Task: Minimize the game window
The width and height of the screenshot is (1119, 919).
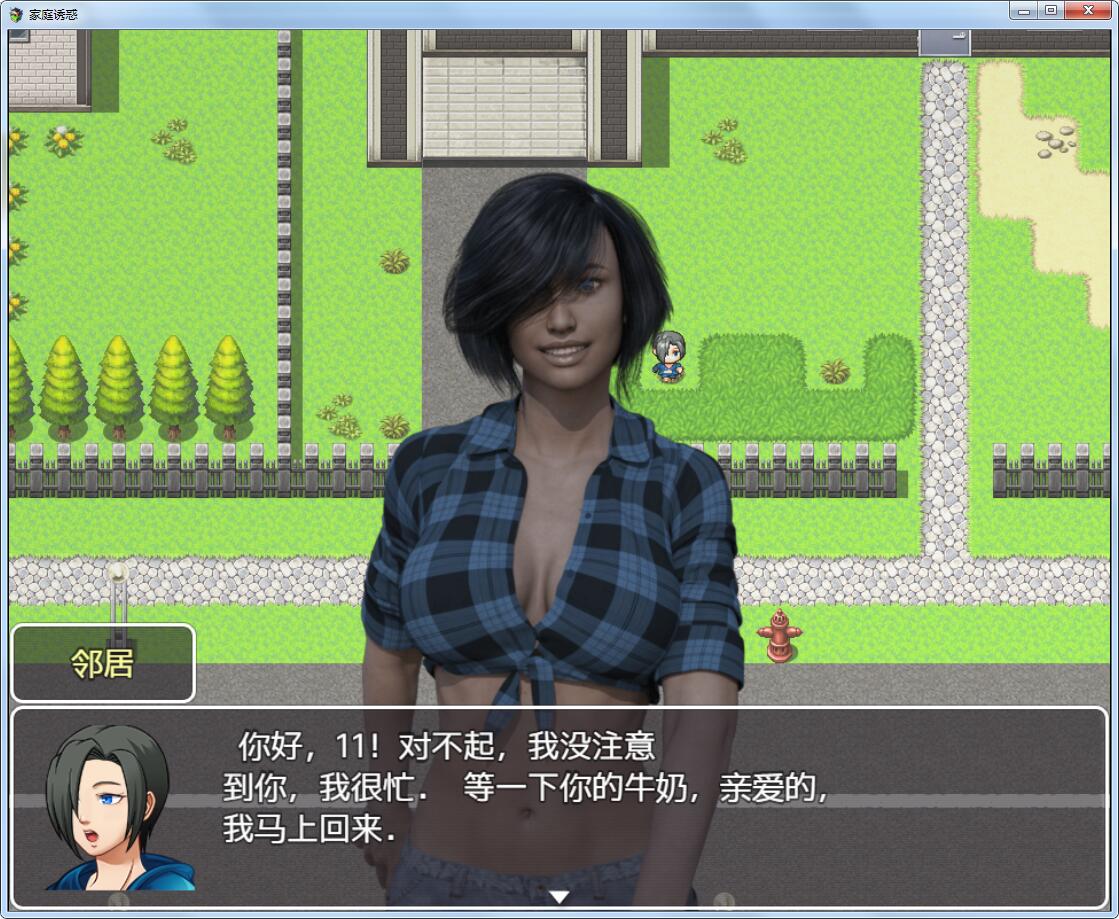Action: (1022, 11)
